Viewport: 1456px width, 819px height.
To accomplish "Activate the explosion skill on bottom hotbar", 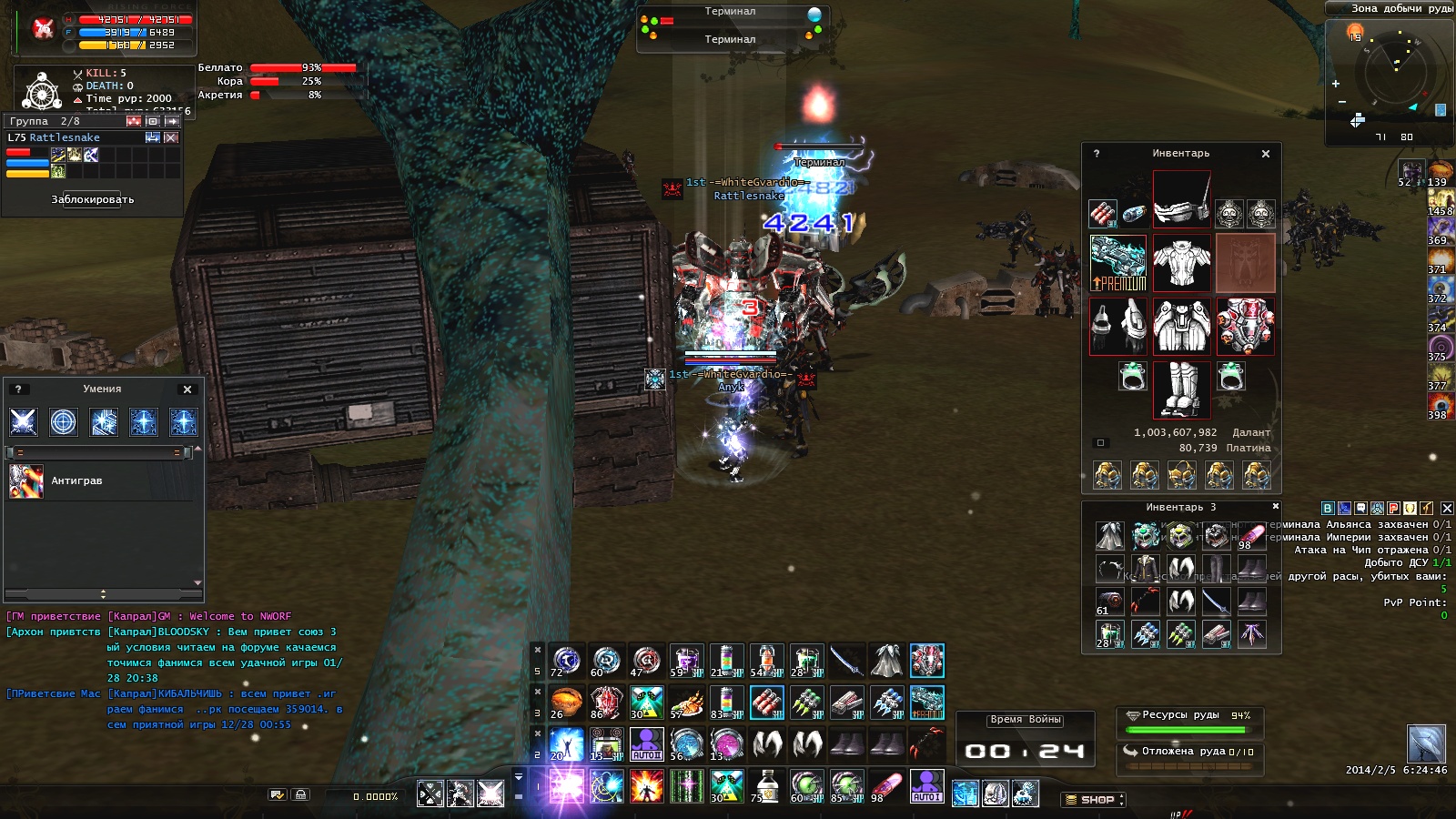I will (646, 785).
